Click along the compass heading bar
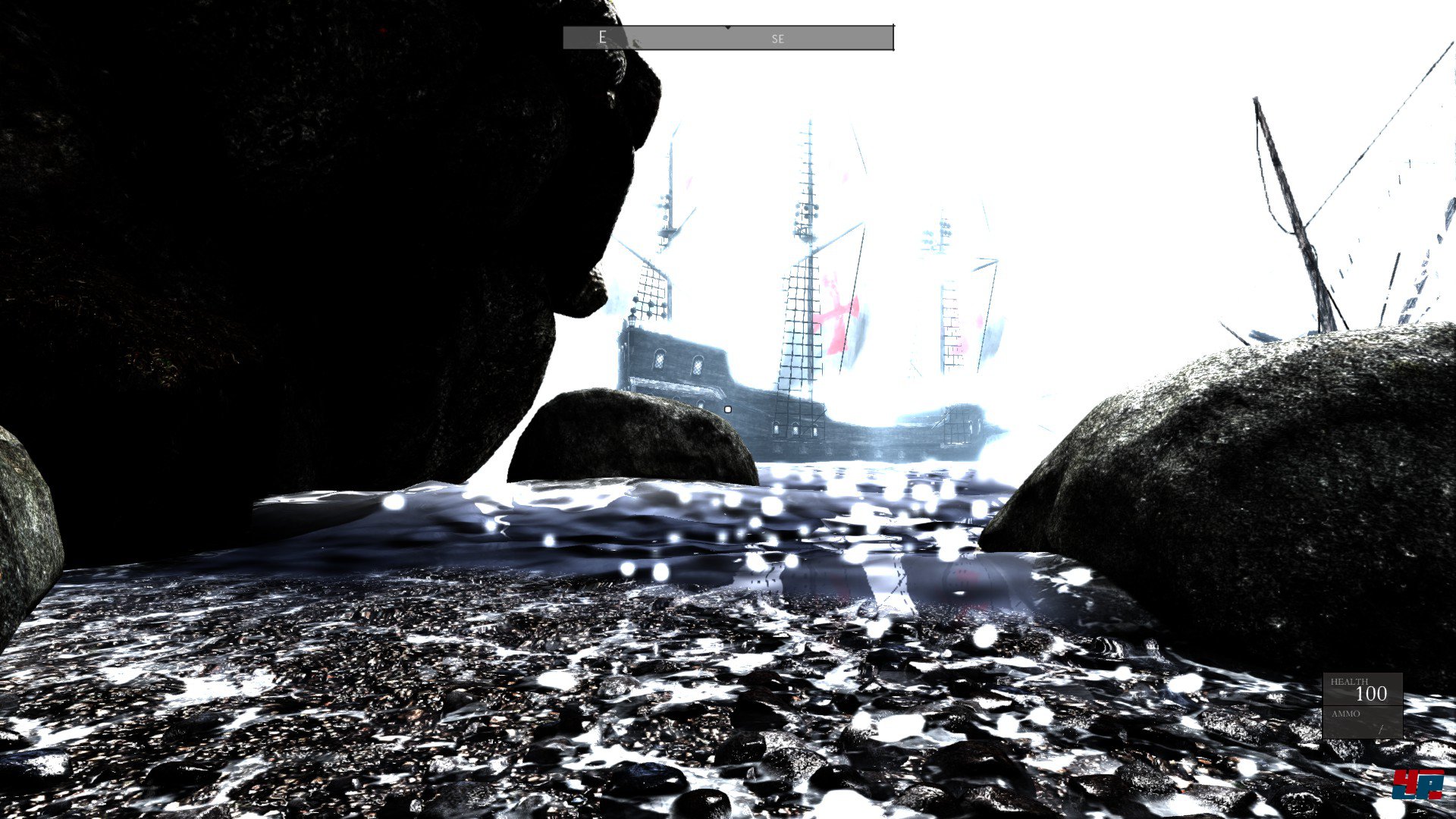Image resolution: width=1456 pixels, height=819 pixels. pos(682,36)
